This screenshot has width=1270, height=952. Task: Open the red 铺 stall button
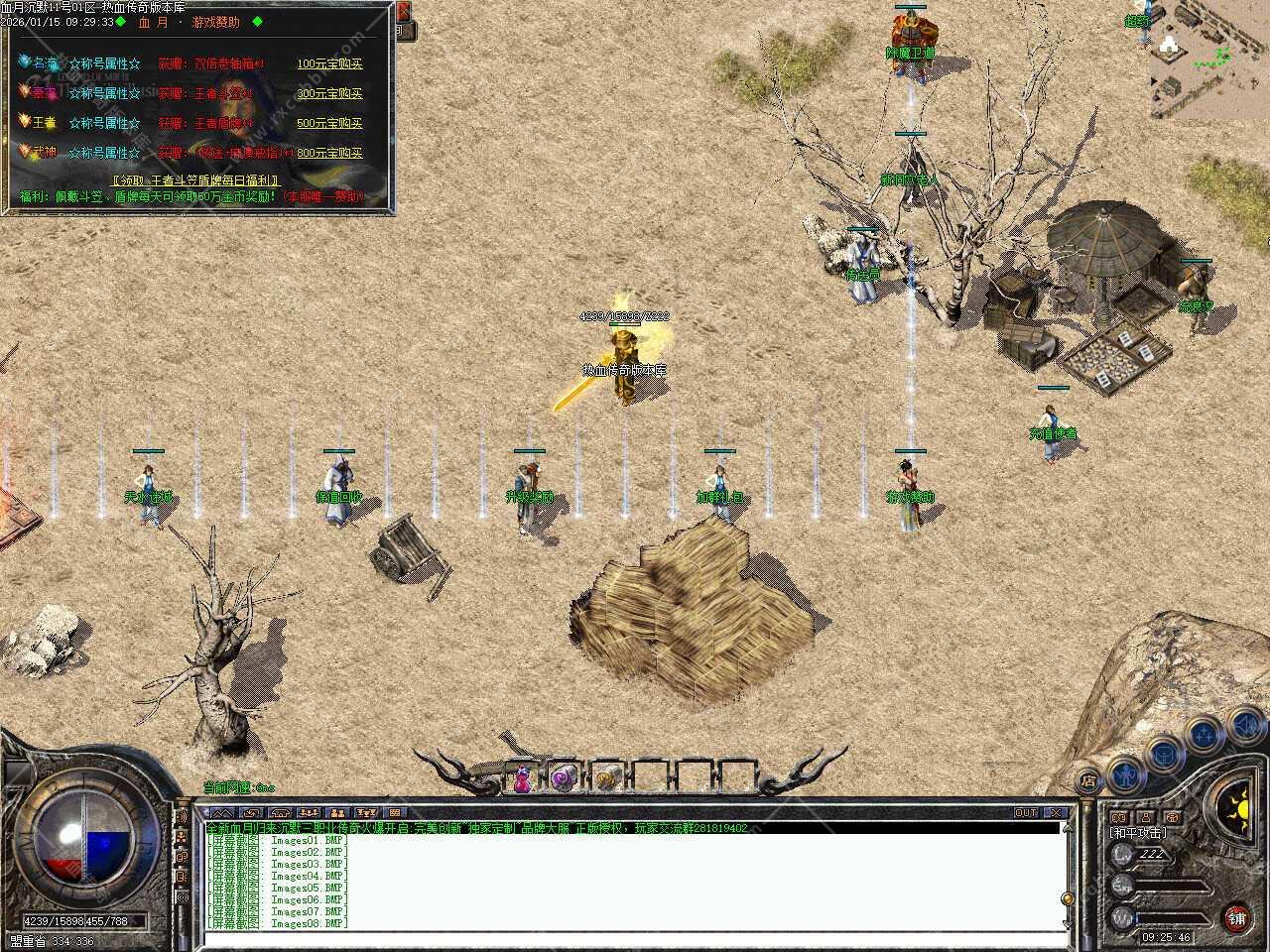click(1236, 918)
